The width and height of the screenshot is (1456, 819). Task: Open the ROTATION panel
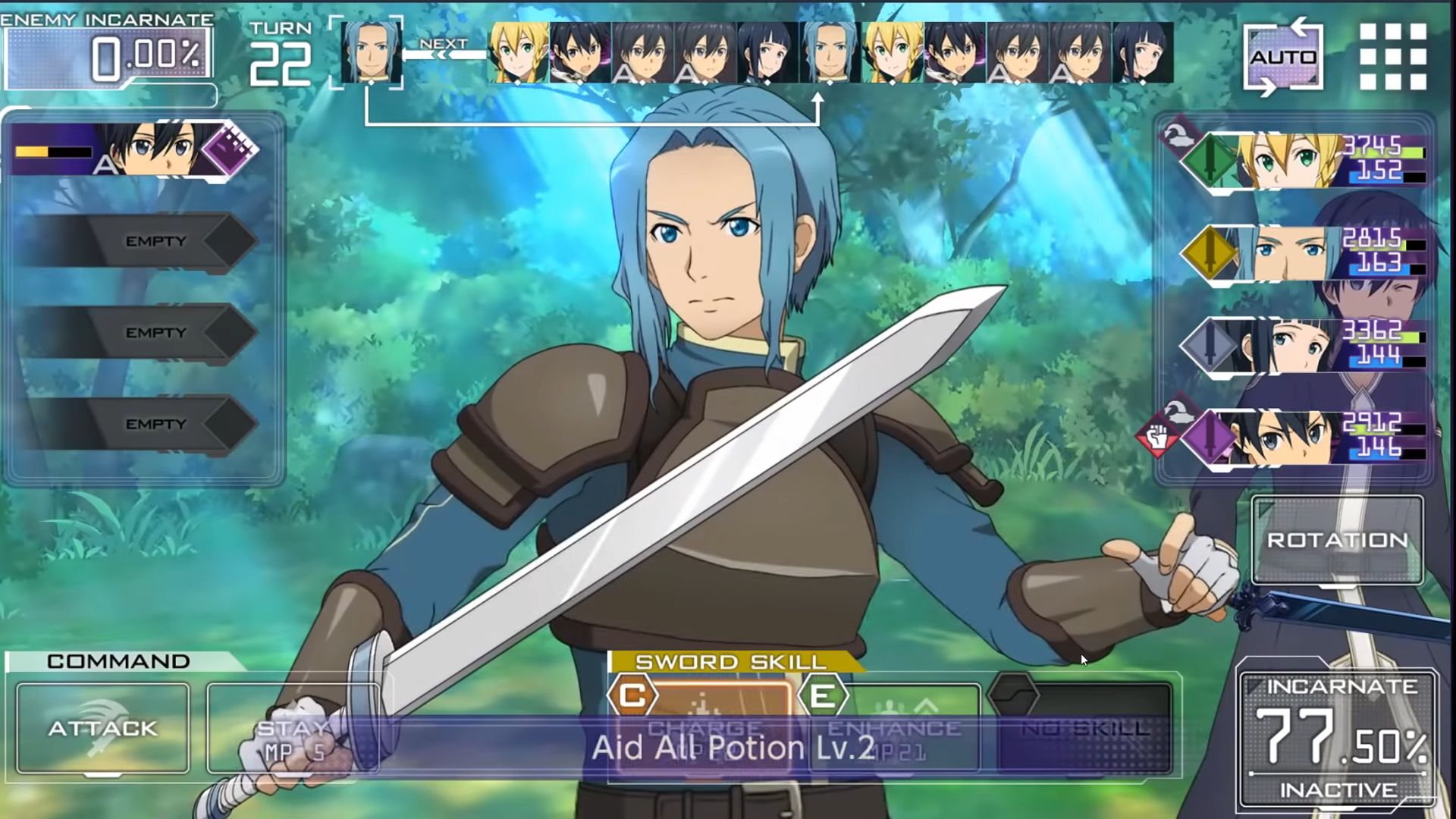[1339, 541]
